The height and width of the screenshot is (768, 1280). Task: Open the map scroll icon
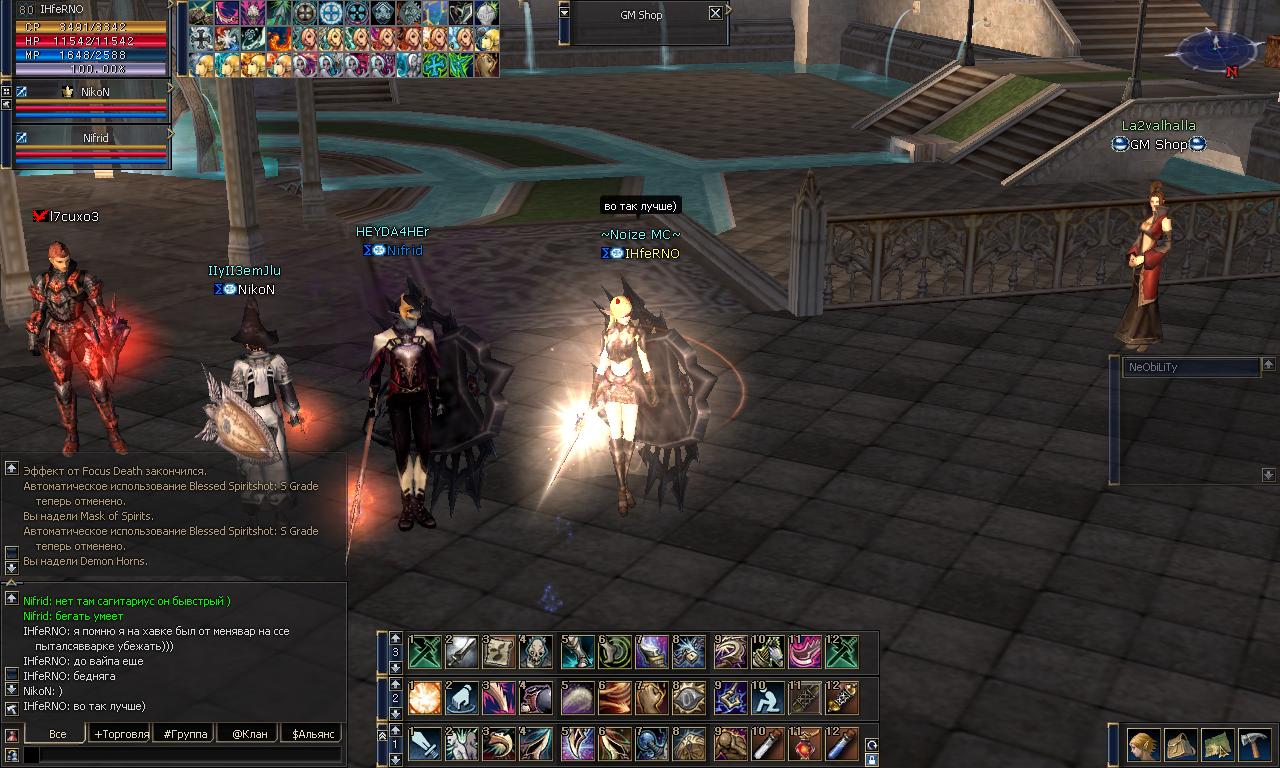tap(1217, 745)
